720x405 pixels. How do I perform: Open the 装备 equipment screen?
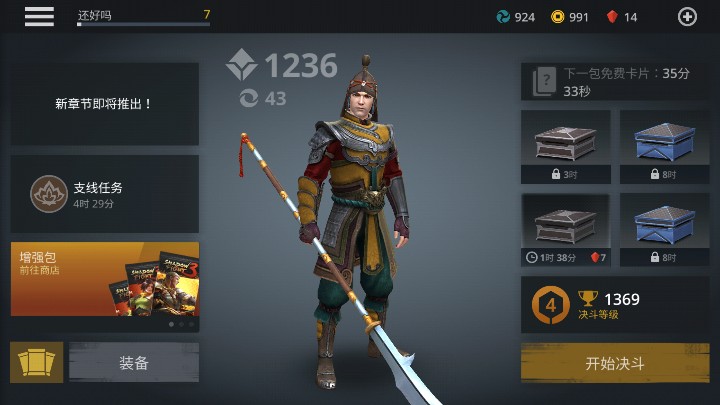click(134, 362)
